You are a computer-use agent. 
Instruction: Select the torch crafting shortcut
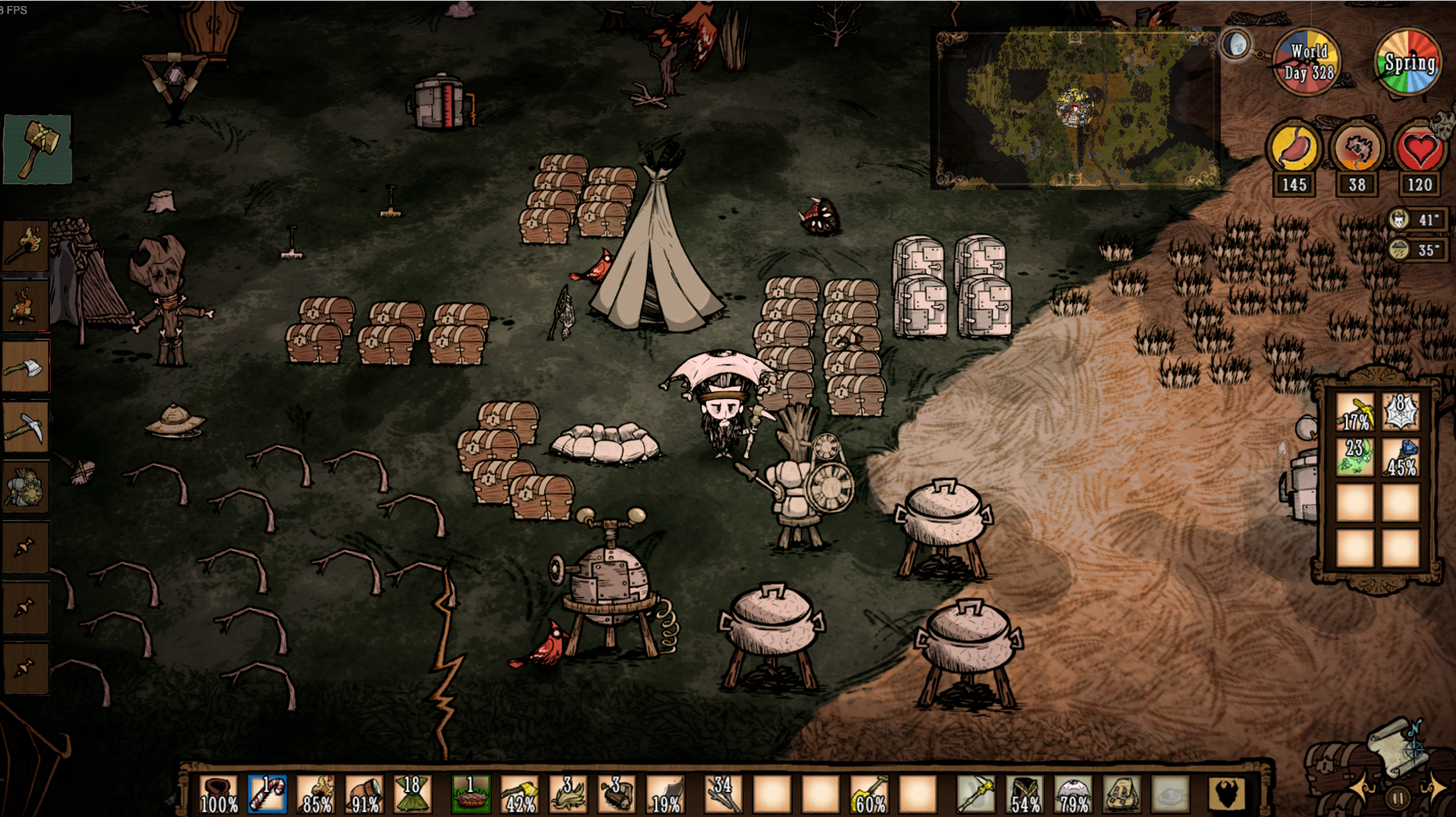(x=25, y=246)
